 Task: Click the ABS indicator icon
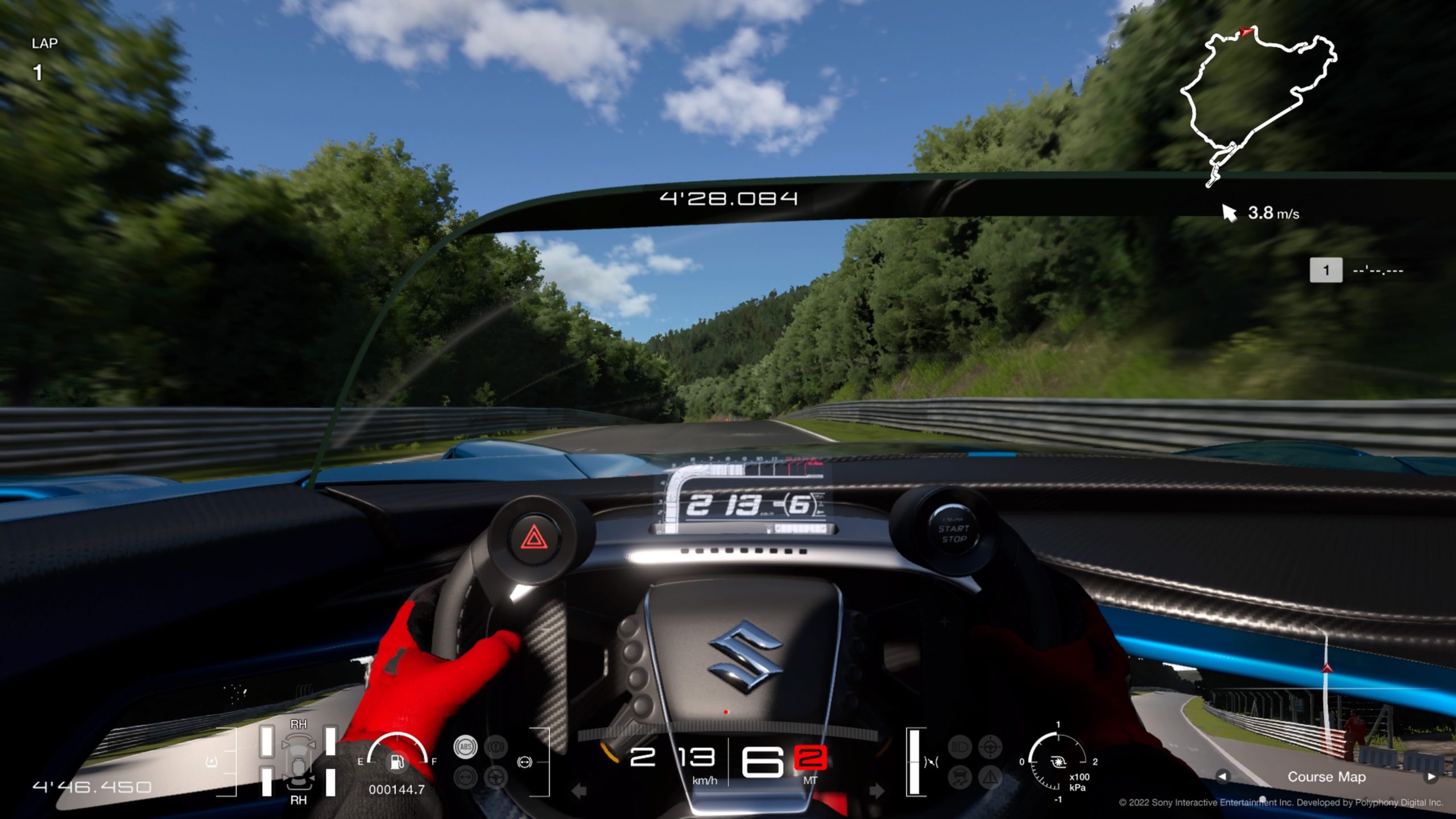click(465, 747)
